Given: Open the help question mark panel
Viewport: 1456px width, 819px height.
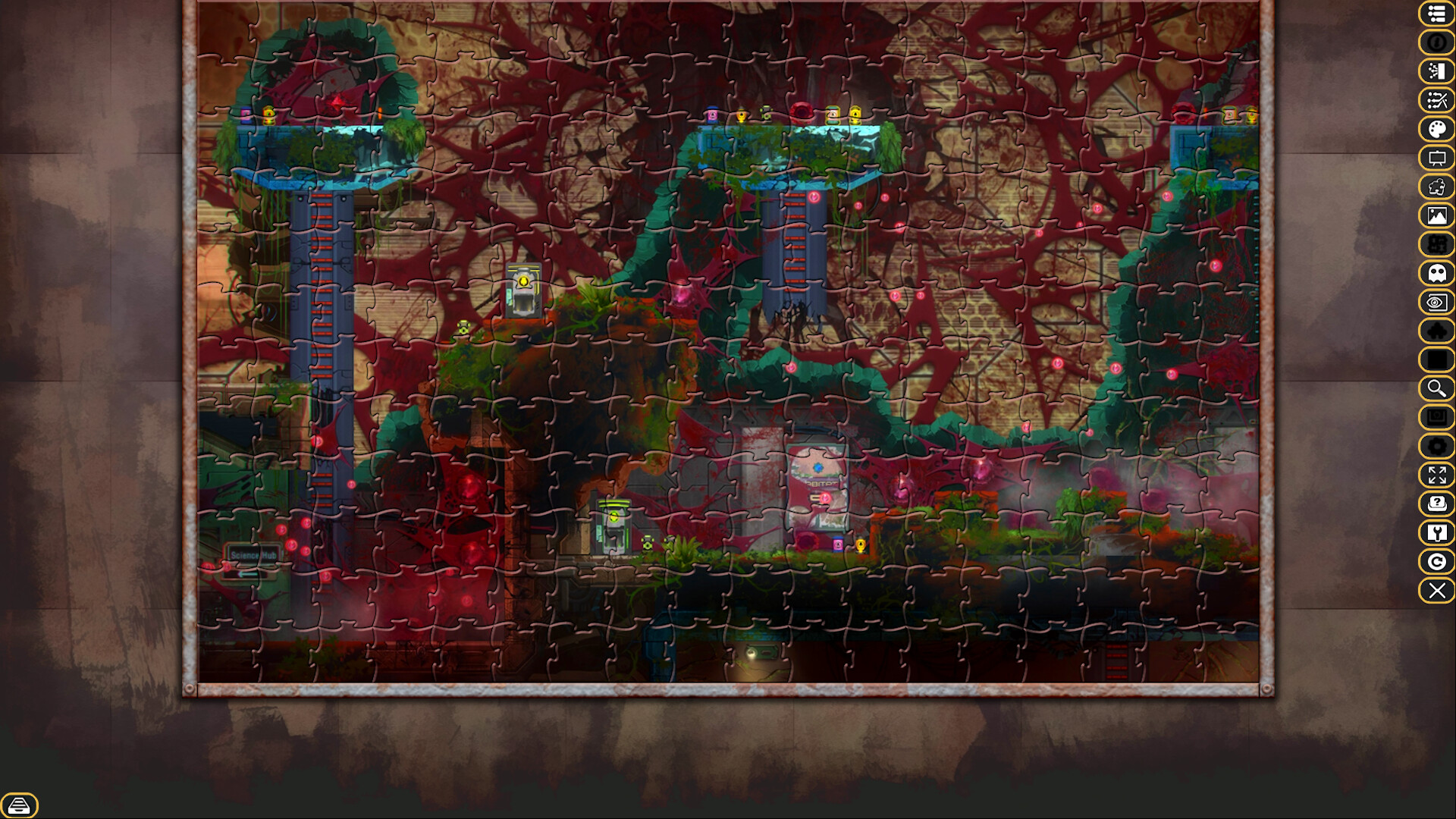Looking at the screenshot, I should click(1436, 503).
